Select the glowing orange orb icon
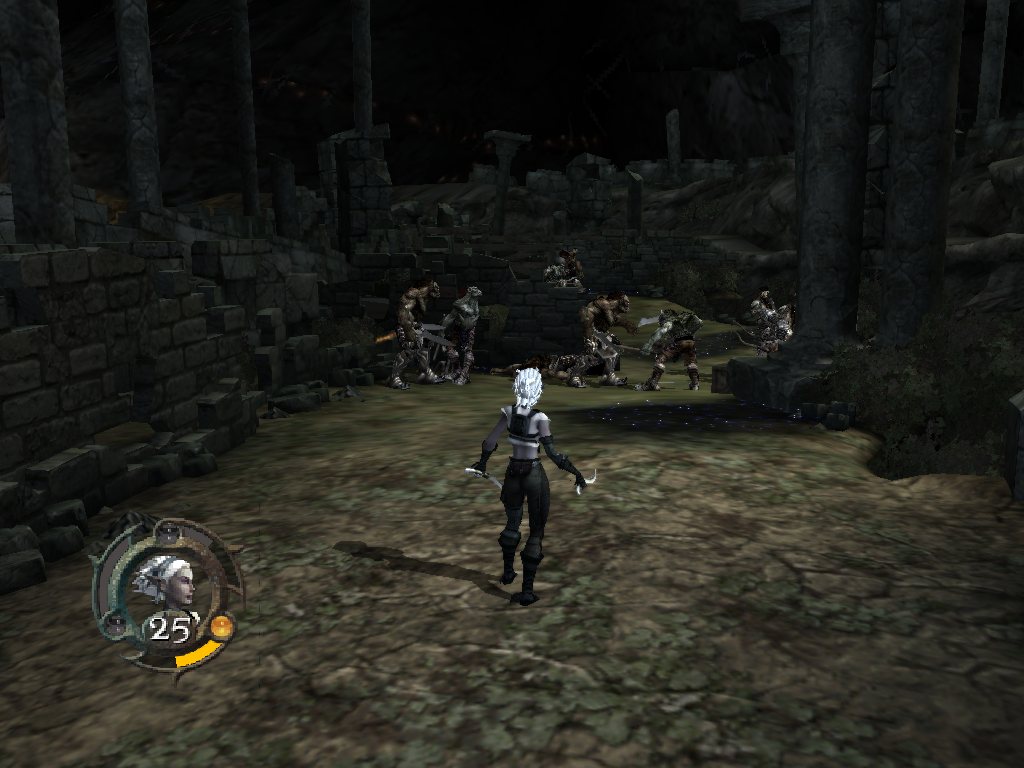 [221, 628]
